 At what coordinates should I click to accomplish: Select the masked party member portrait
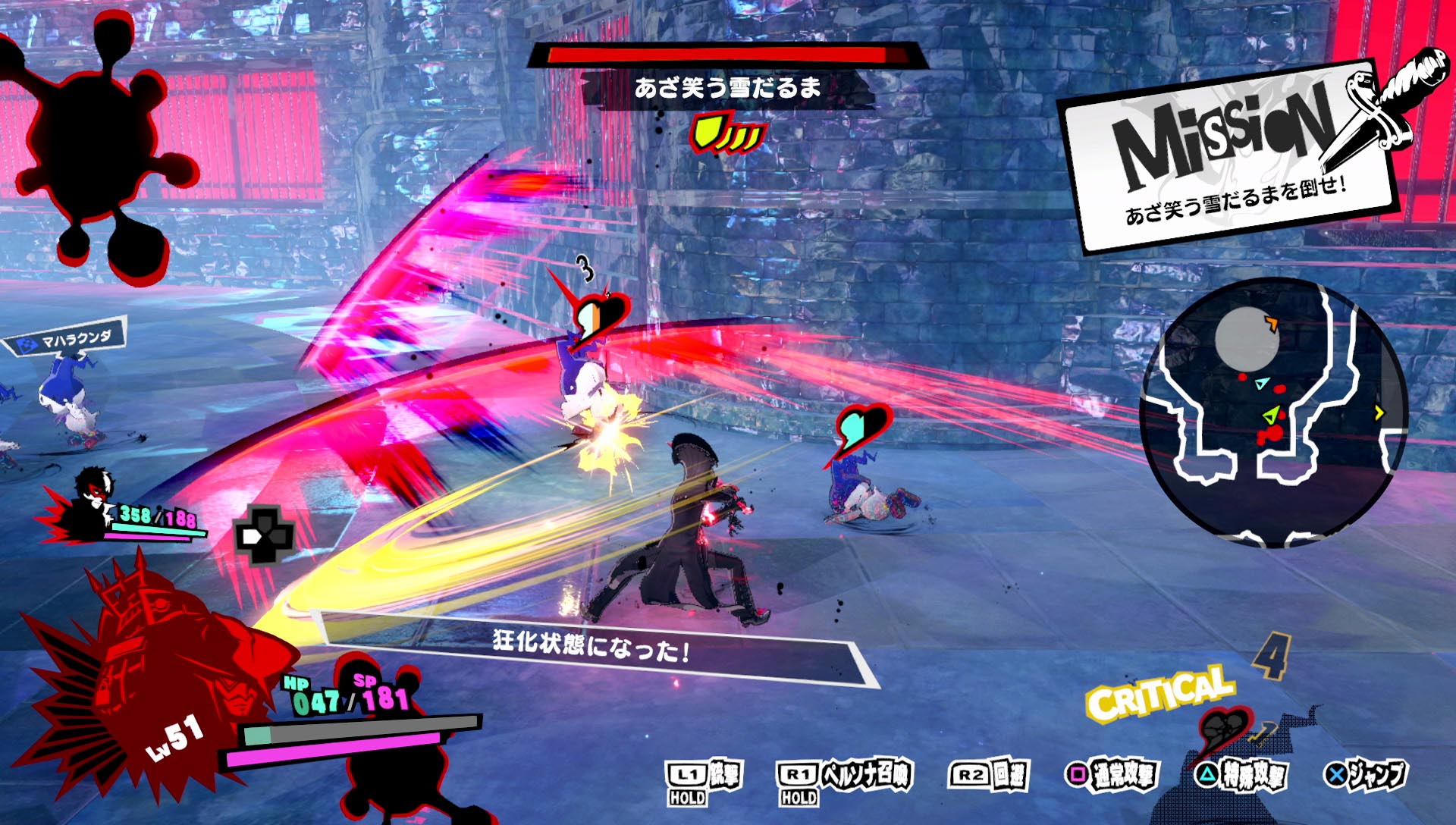(93, 502)
